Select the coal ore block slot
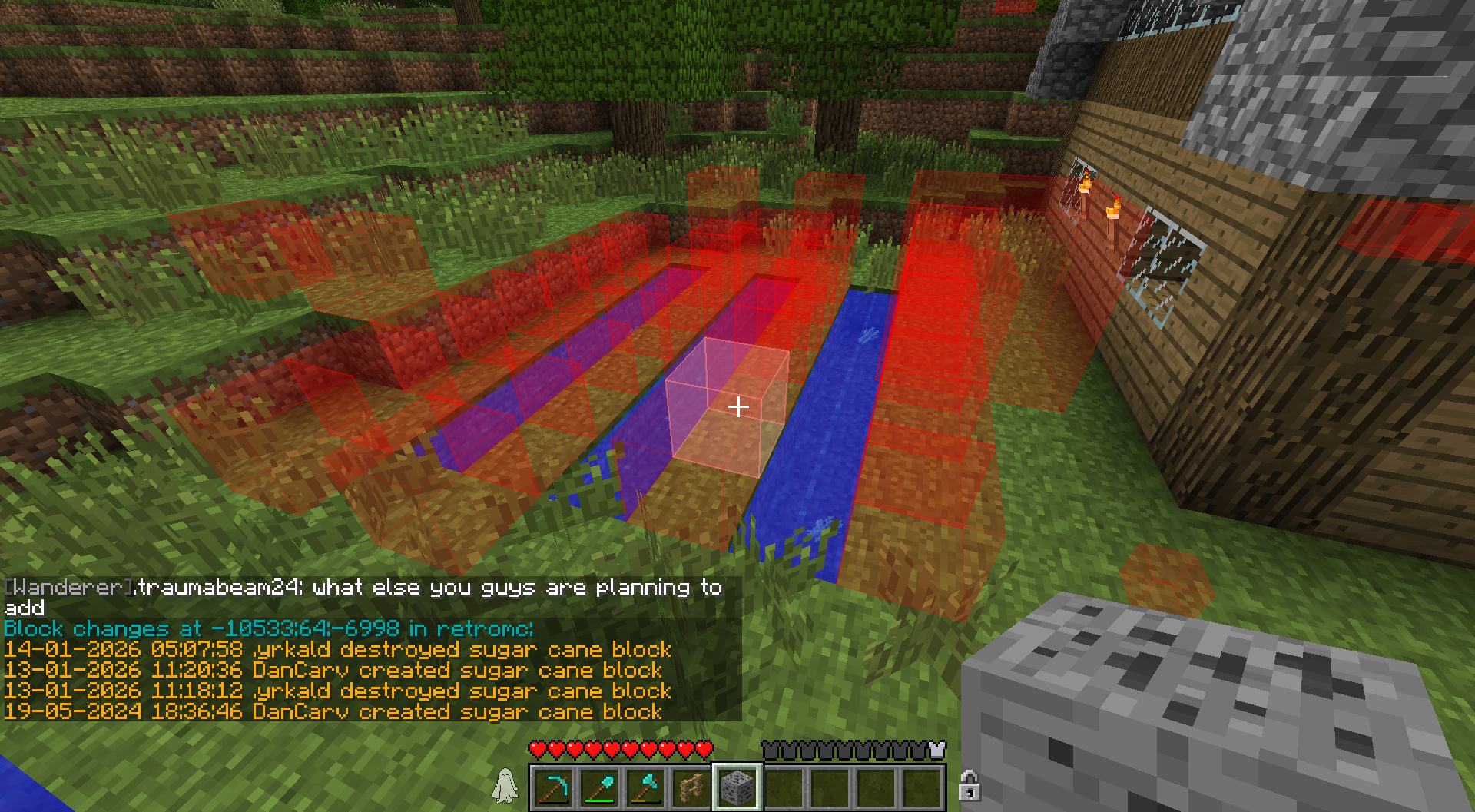Screen dimensions: 1475x812 coord(737,787)
